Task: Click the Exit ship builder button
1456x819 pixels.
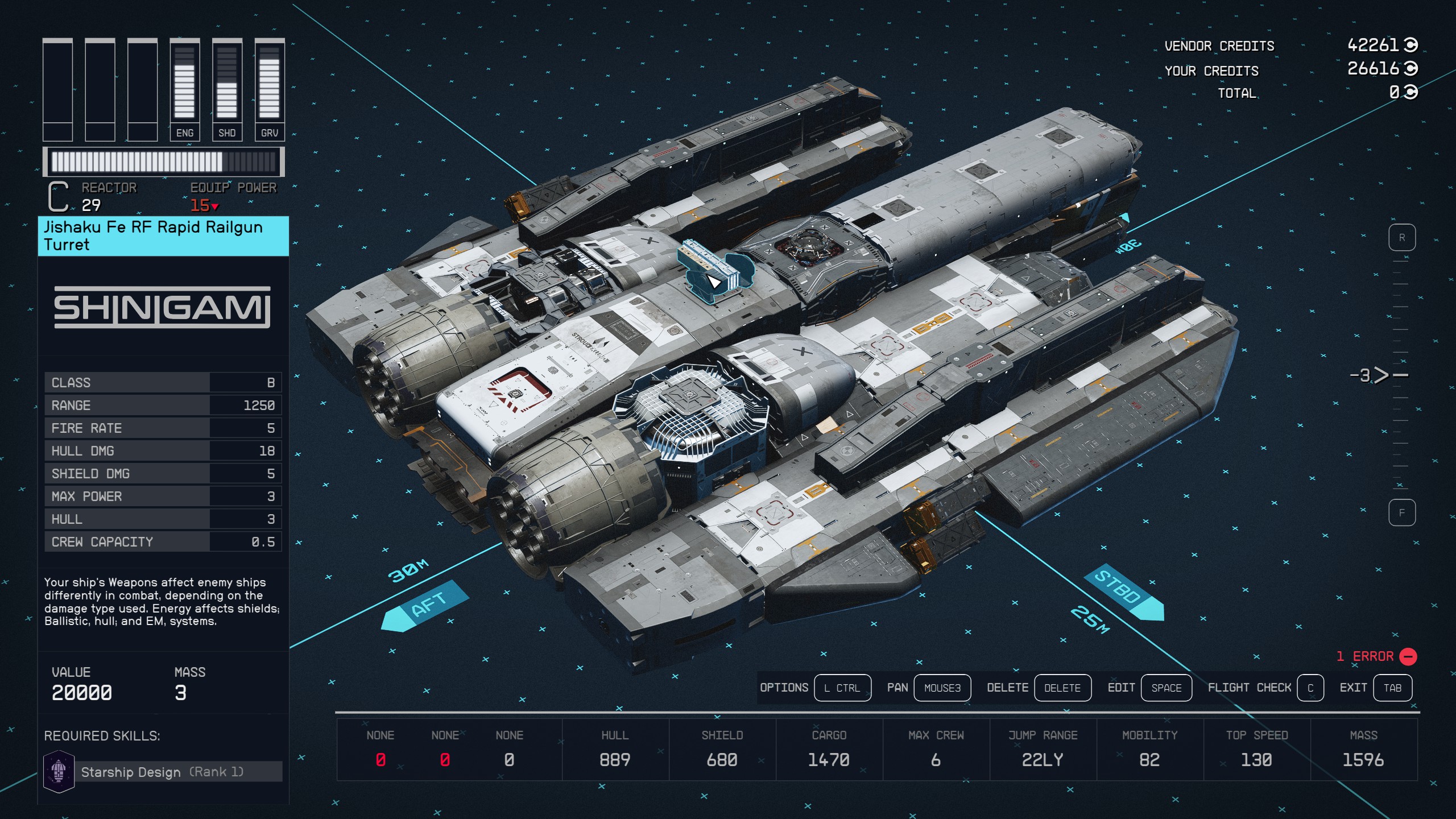Action: coord(1392,688)
